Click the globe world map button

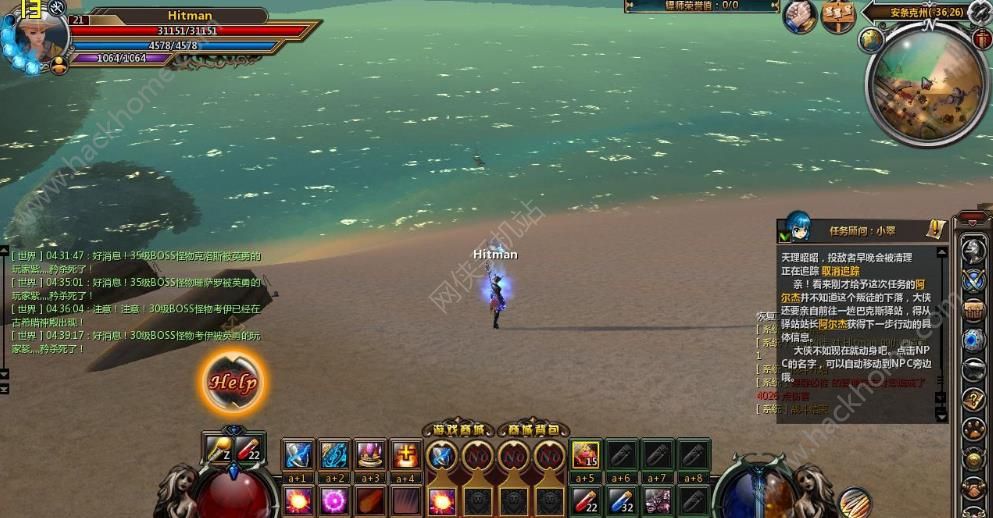pos(870,40)
